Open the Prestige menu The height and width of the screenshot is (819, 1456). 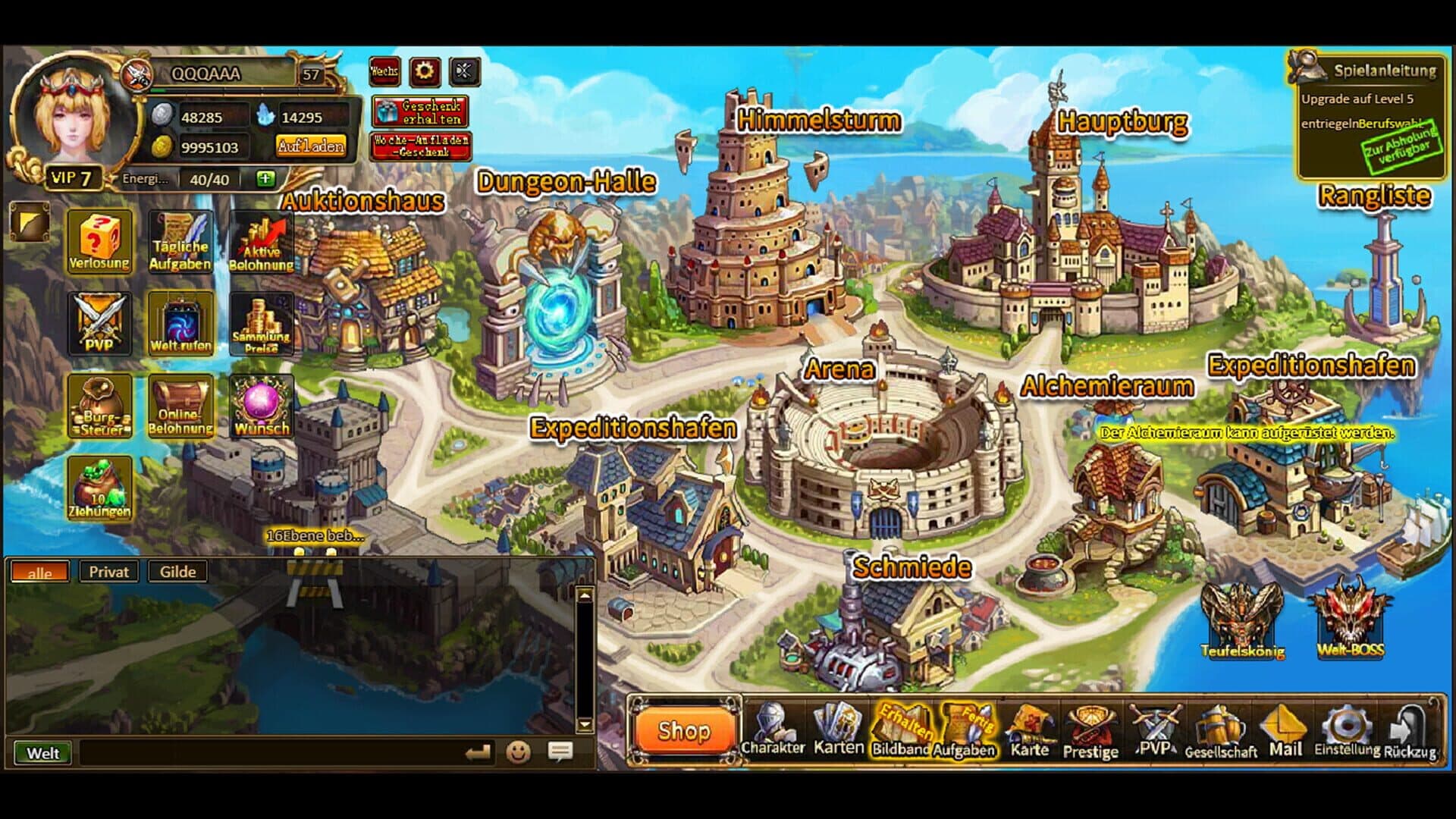[x=1090, y=731]
